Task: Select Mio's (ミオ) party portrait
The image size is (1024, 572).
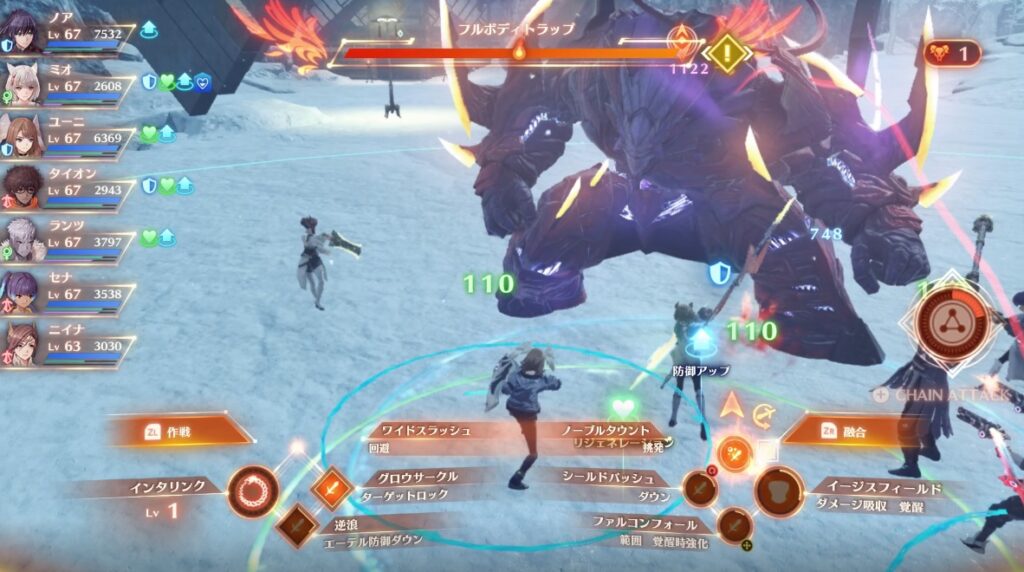Action: point(24,82)
